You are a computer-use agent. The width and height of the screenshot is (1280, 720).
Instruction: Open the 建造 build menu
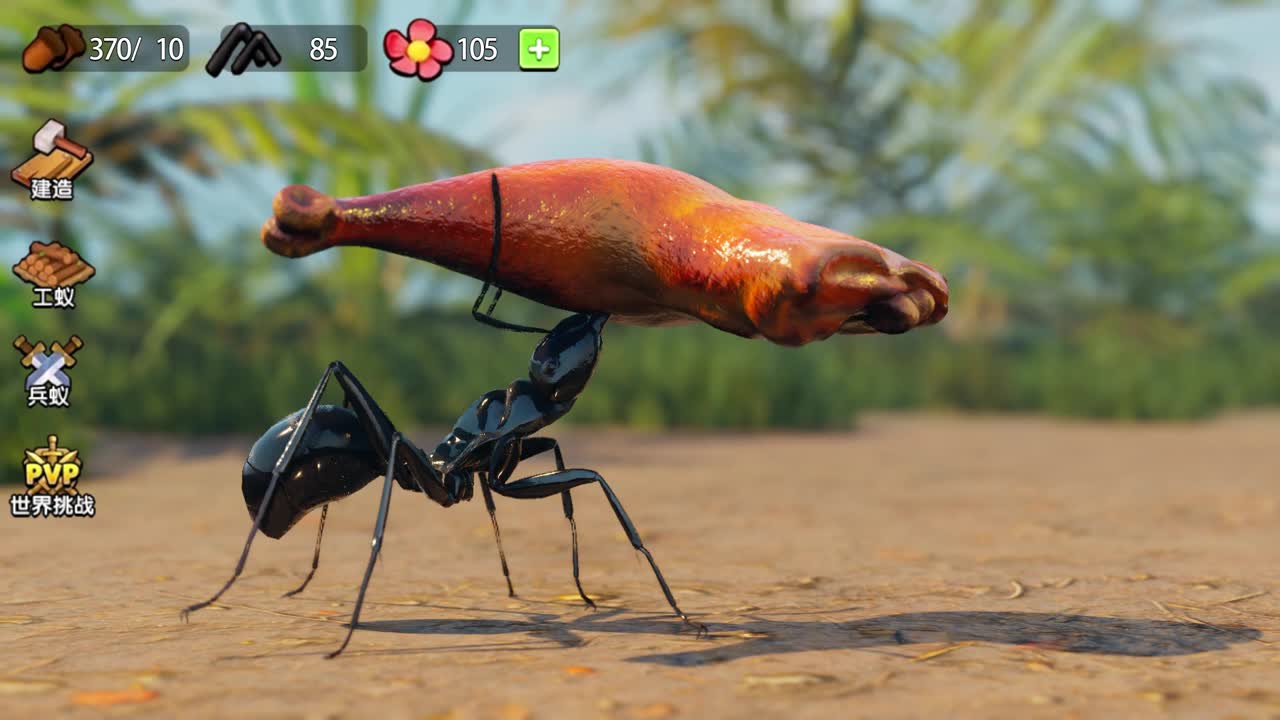[52, 160]
